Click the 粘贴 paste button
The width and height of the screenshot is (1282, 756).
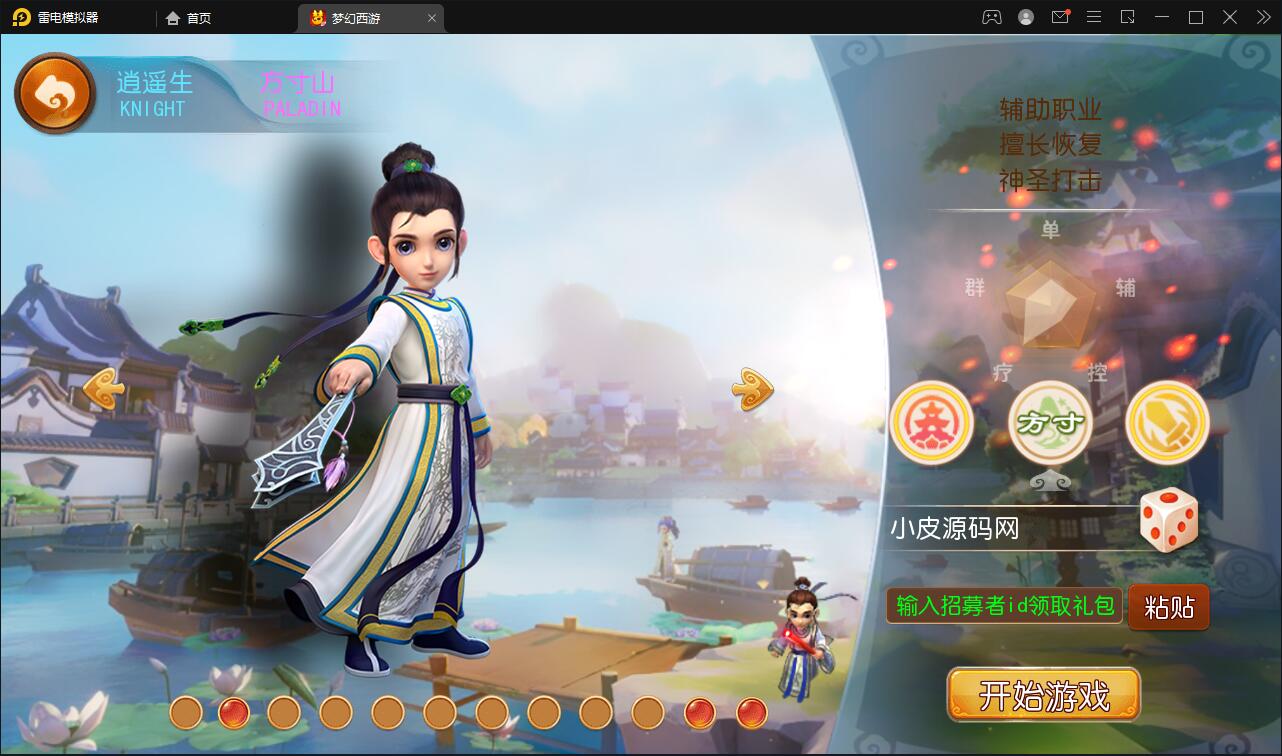(1168, 606)
